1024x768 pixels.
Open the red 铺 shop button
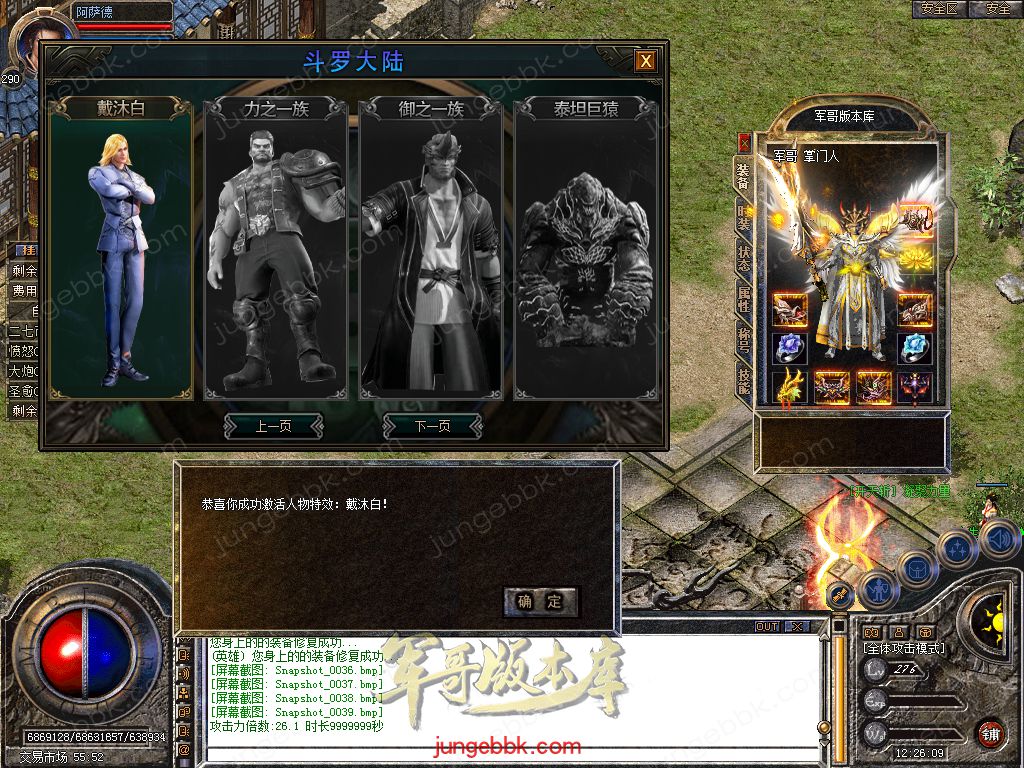tap(990, 733)
